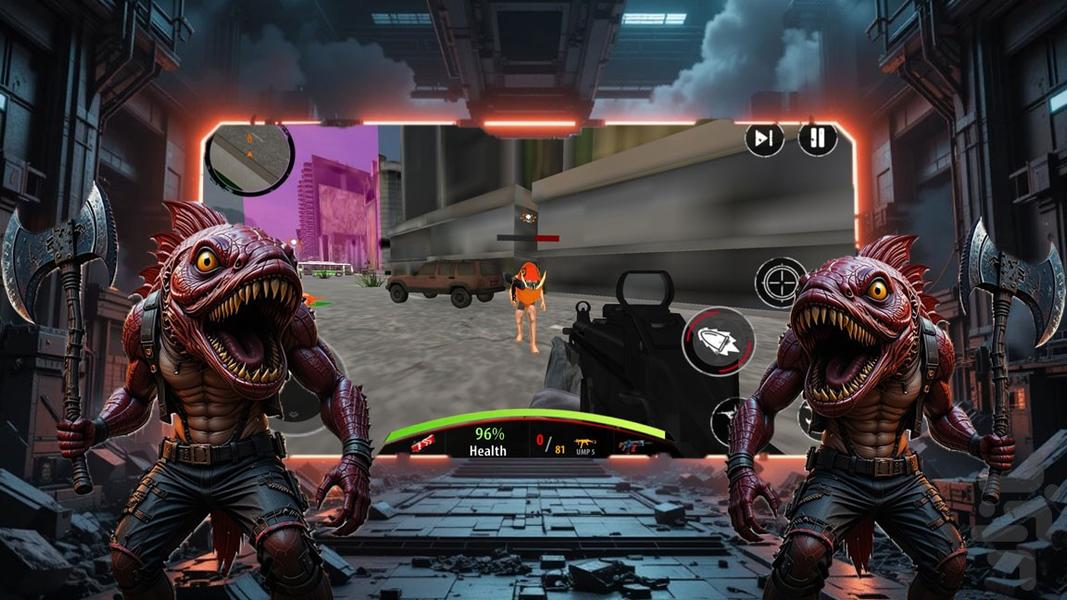Use the red medkit item
1067x600 pixels.
tap(423, 441)
